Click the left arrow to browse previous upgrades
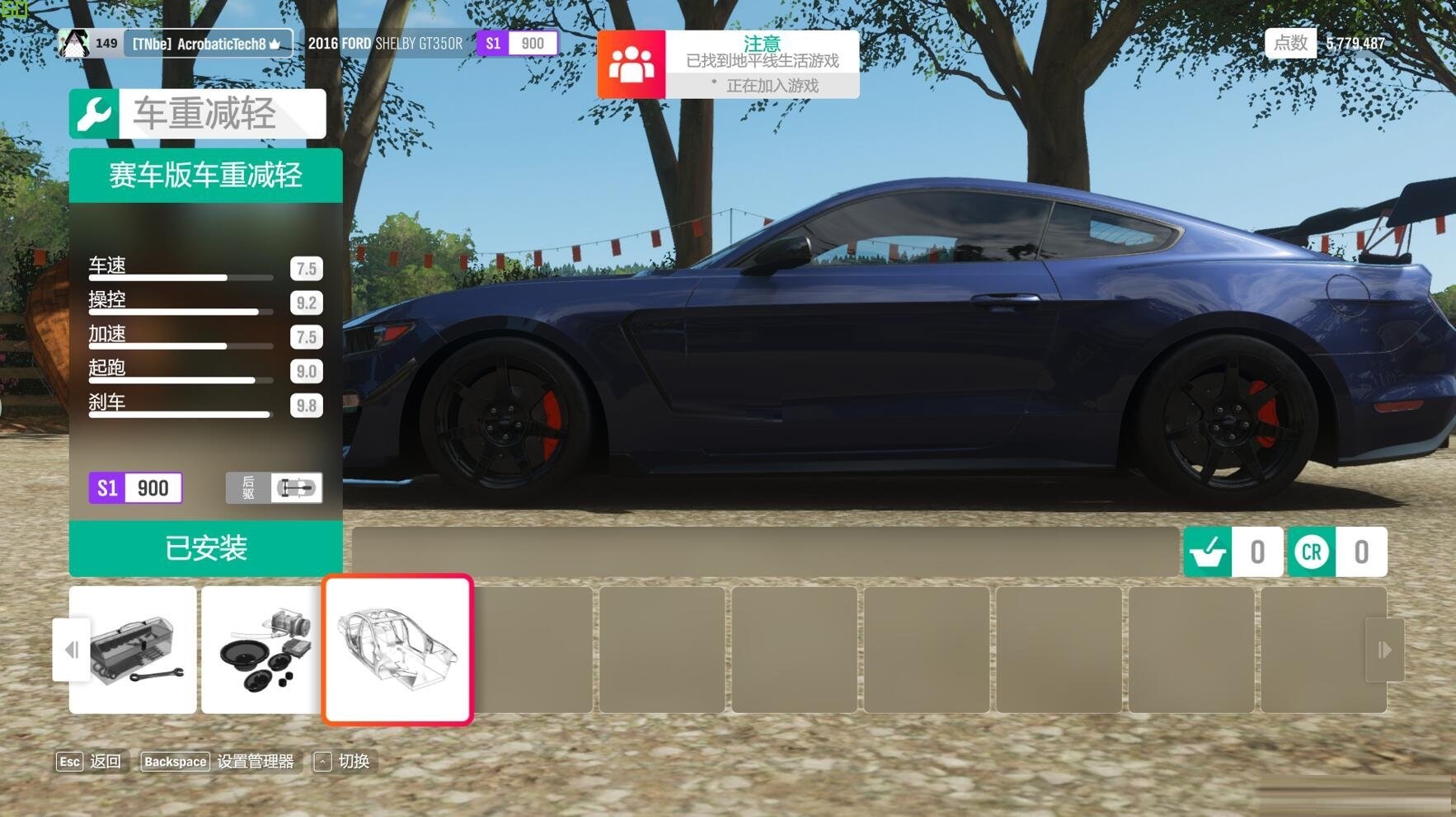 (71, 650)
